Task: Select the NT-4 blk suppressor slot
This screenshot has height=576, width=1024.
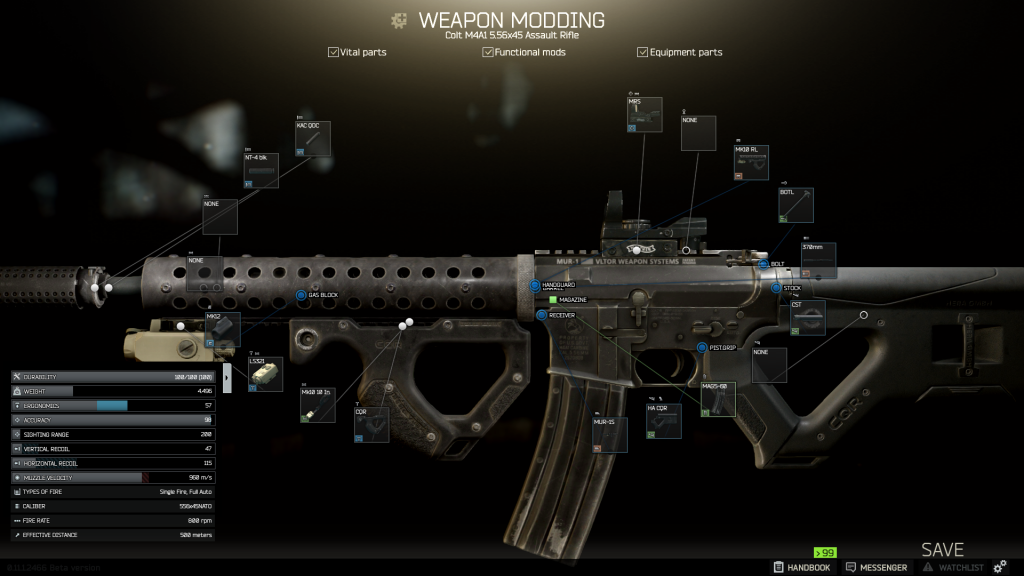Action: [261, 170]
